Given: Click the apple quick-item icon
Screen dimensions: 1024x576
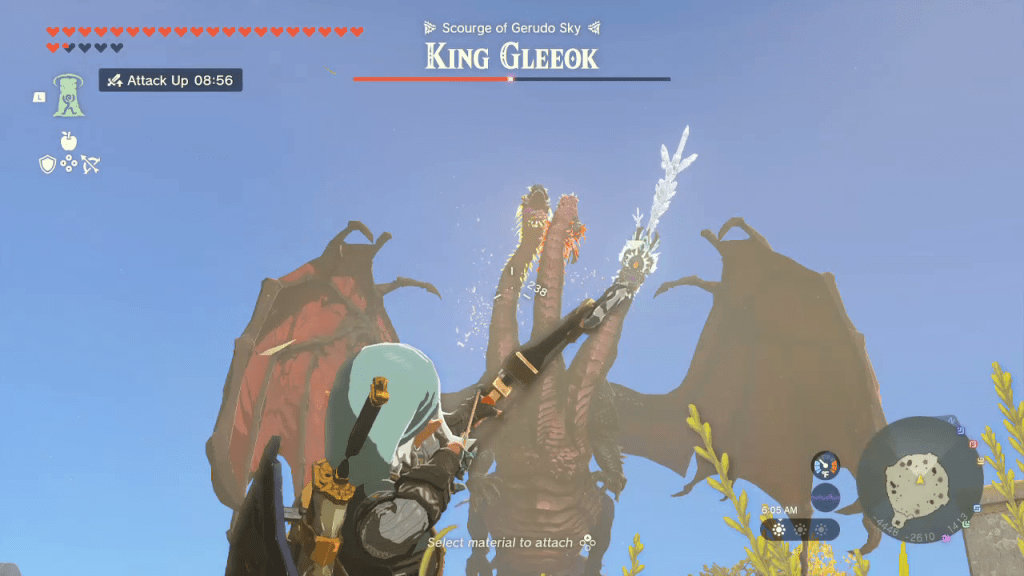Looking at the screenshot, I should tap(68, 141).
